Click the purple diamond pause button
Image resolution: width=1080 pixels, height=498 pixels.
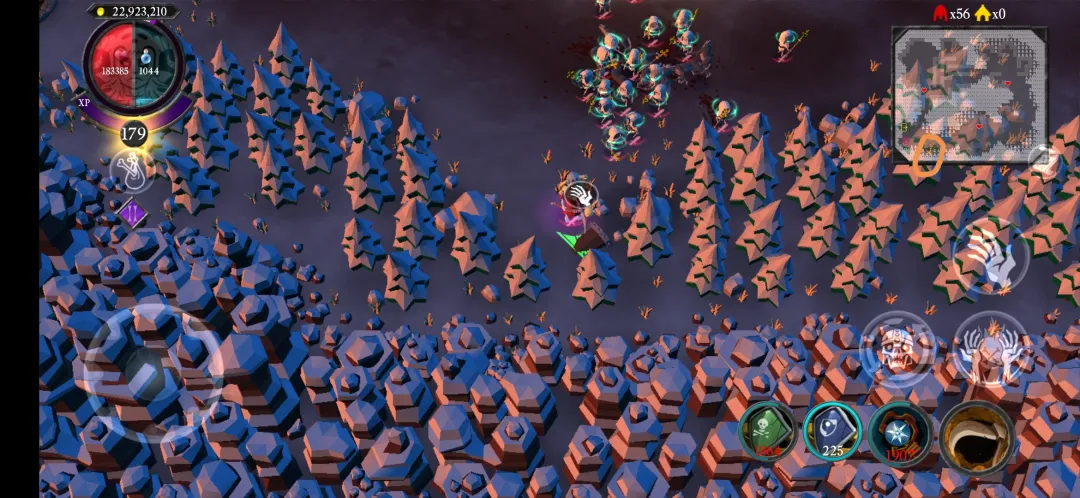(132, 212)
